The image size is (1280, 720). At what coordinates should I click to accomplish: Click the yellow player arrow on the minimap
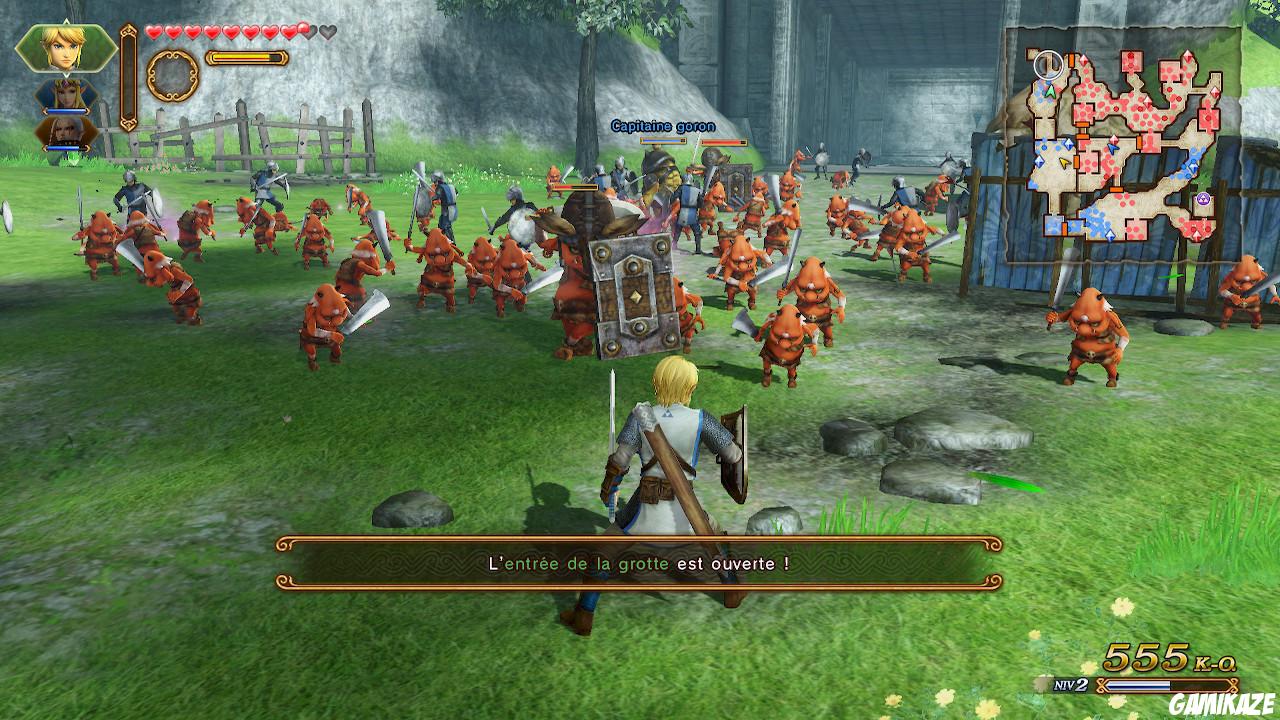click(1064, 162)
